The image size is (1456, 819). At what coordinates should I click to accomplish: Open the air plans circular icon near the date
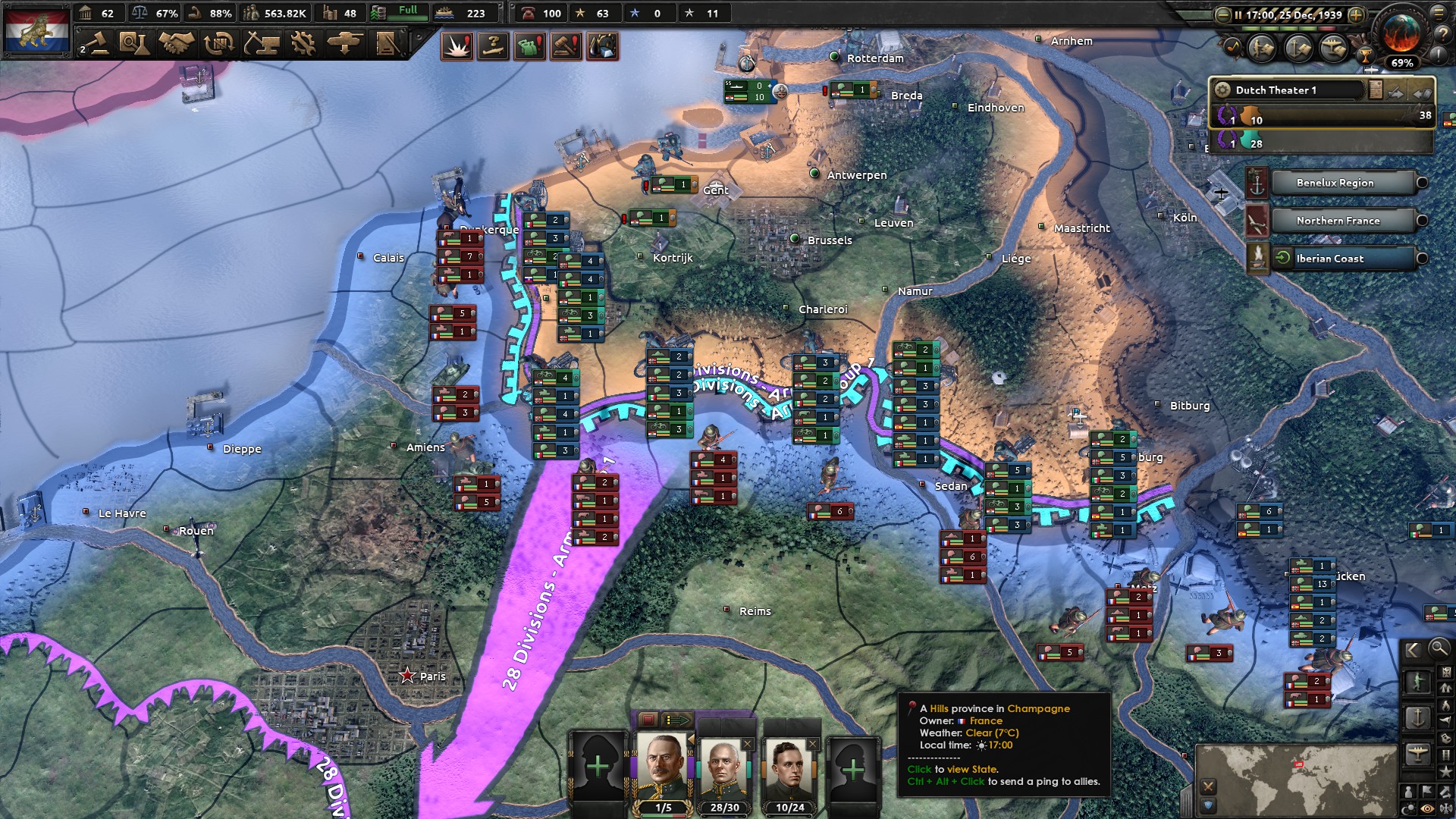pyautogui.click(x=1332, y=48)
